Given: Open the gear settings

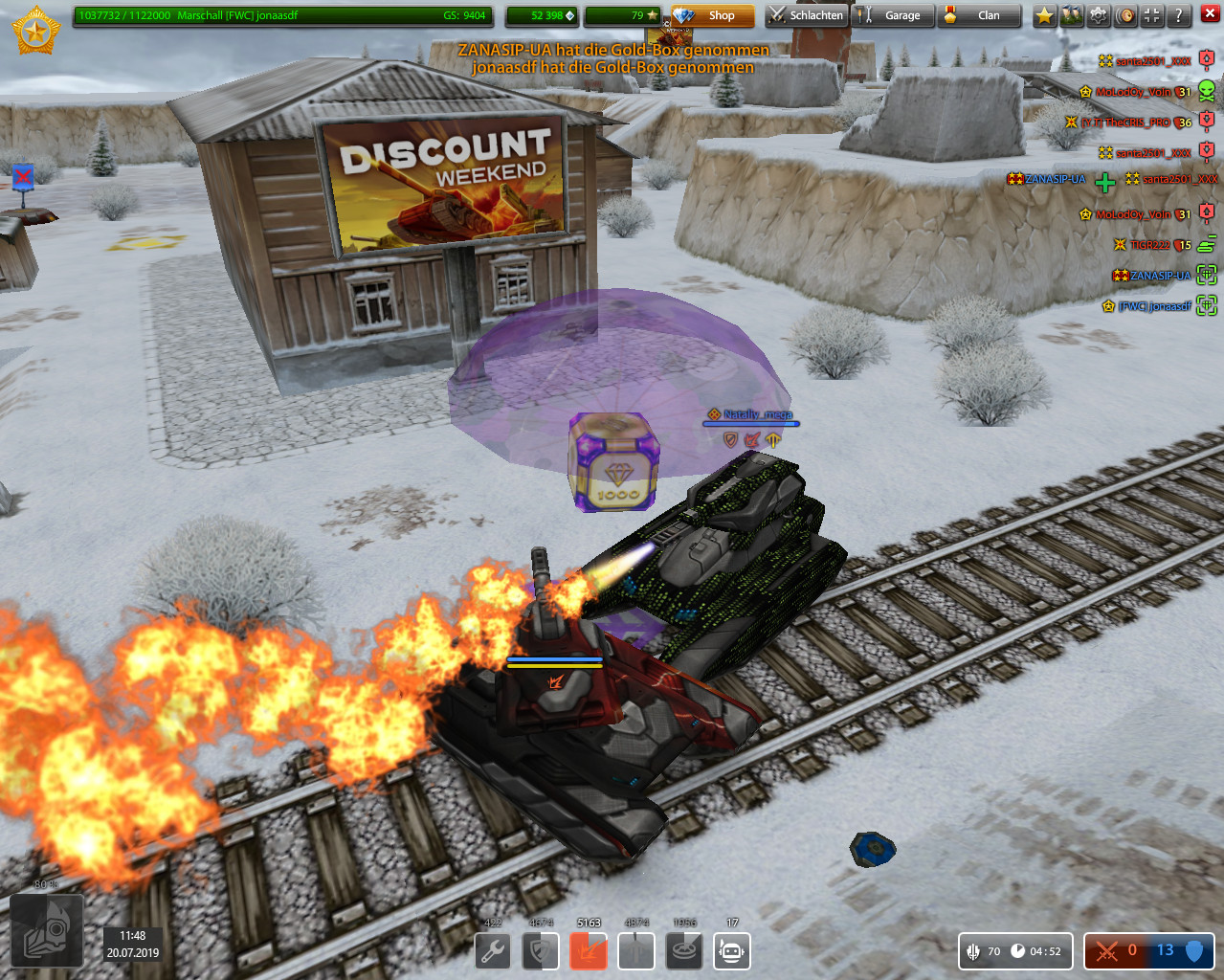Looking at the screenshot, I should coord(1099,15).
